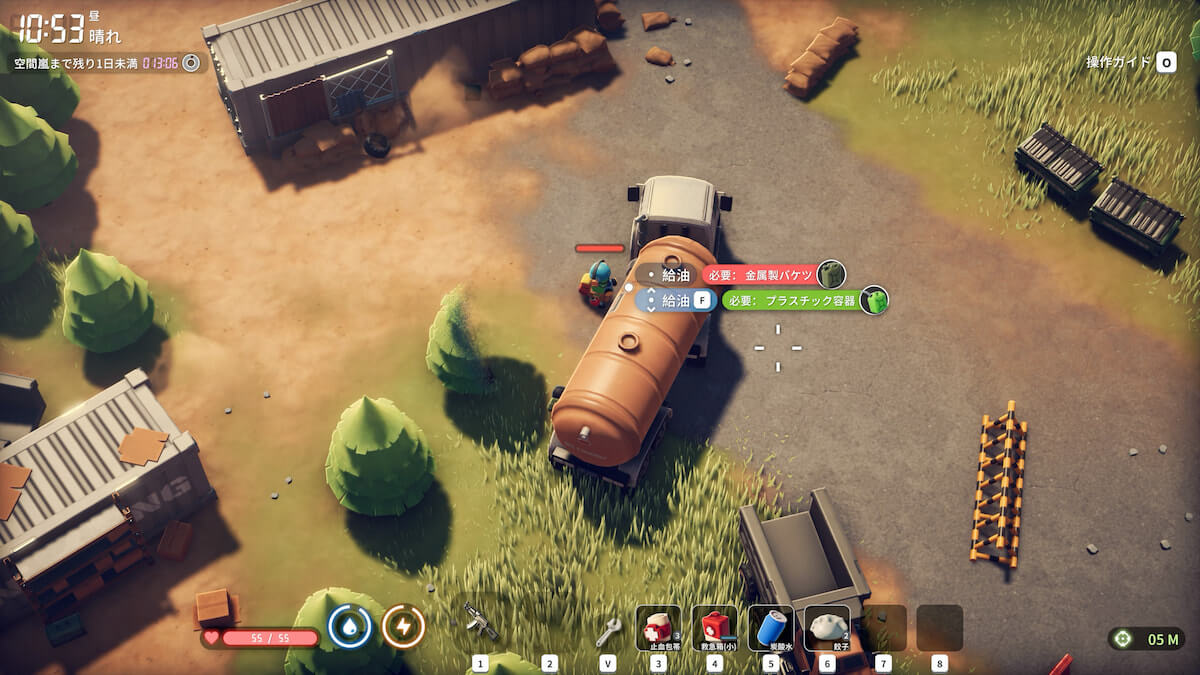Select the rifle weapon slot
The width and height of the screenshot is (1200, 675).
[x=481, y=624]
